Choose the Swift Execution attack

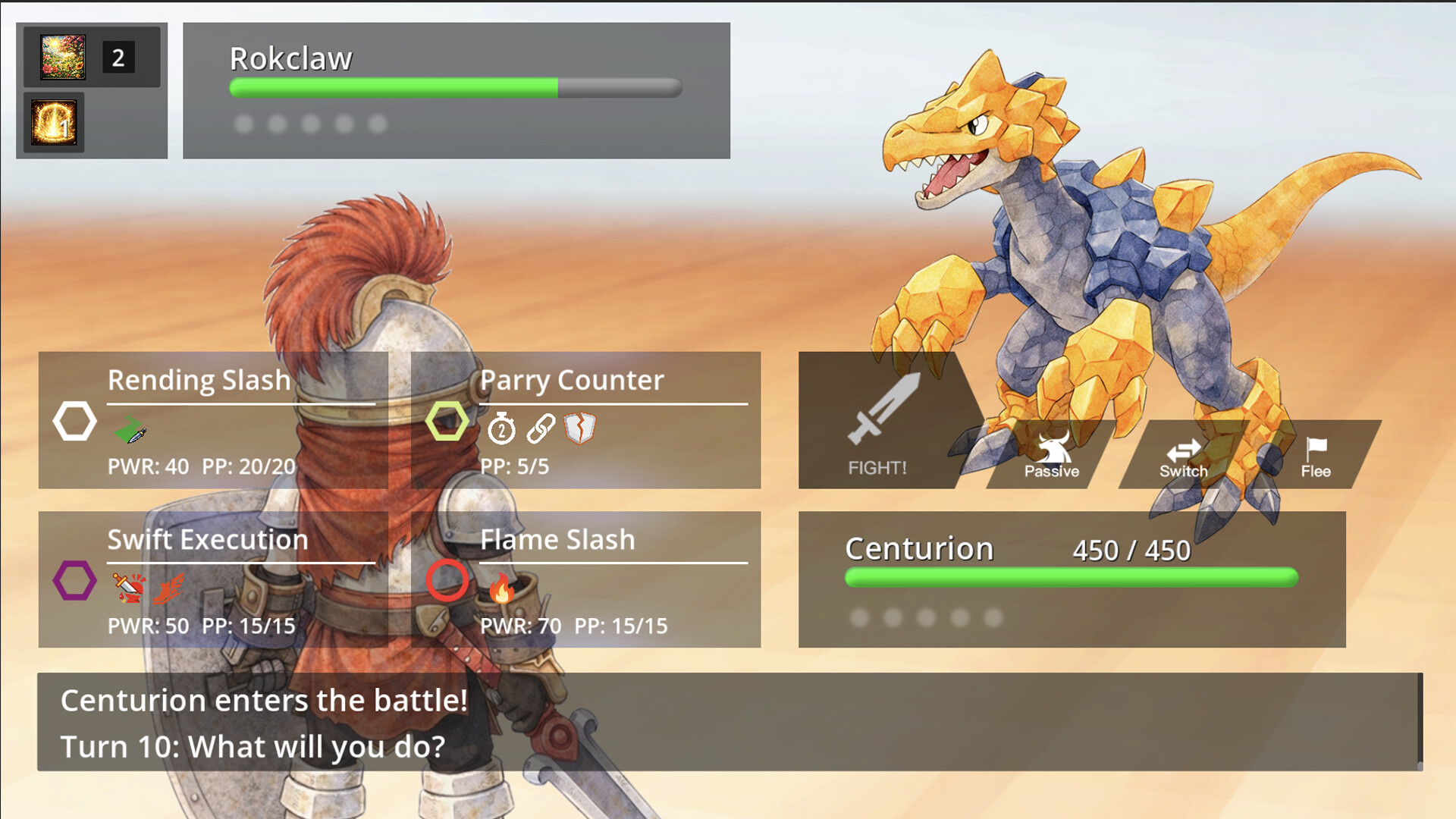tap(213, 579)
